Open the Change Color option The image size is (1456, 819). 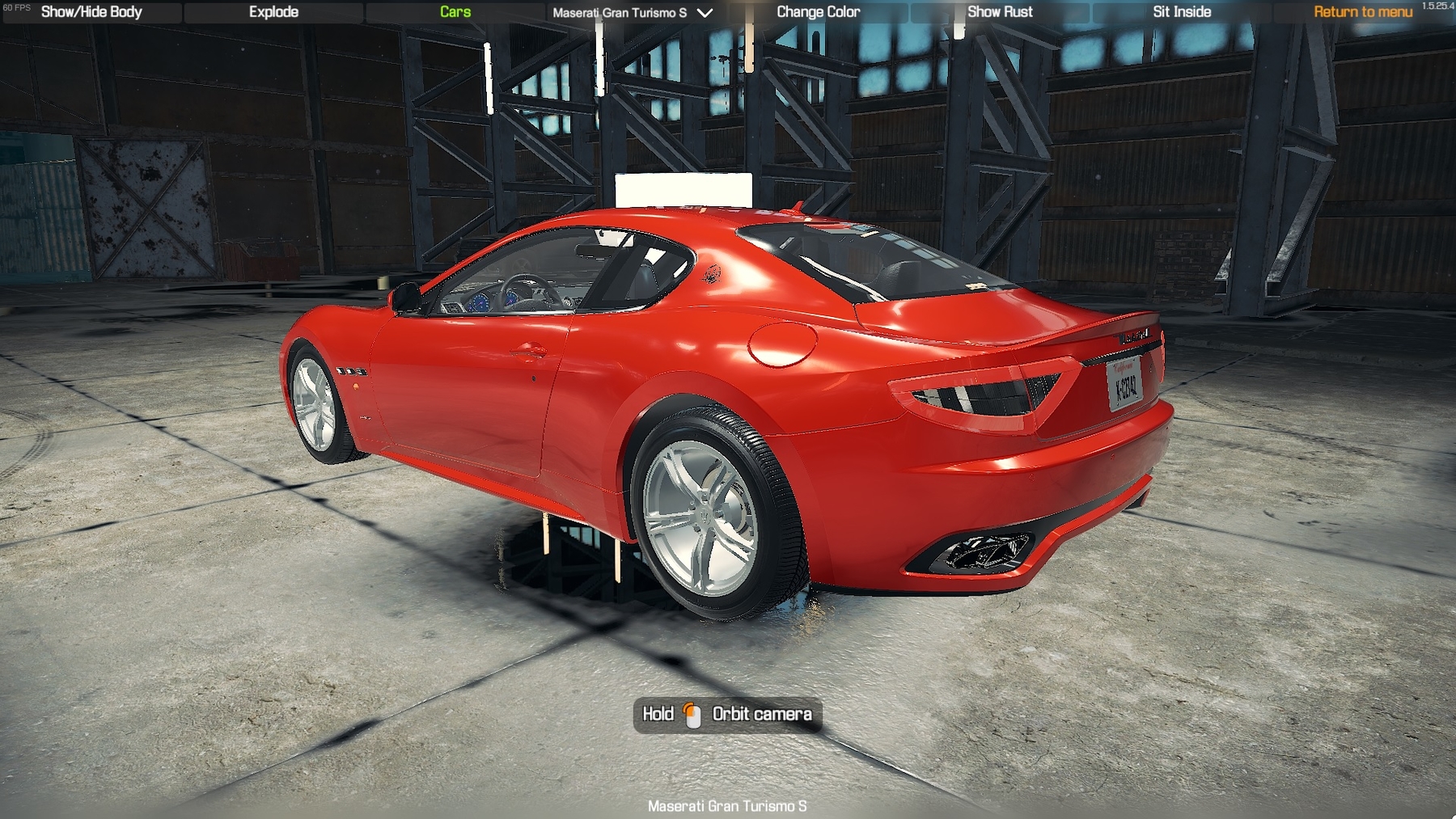tap(818, 12)
